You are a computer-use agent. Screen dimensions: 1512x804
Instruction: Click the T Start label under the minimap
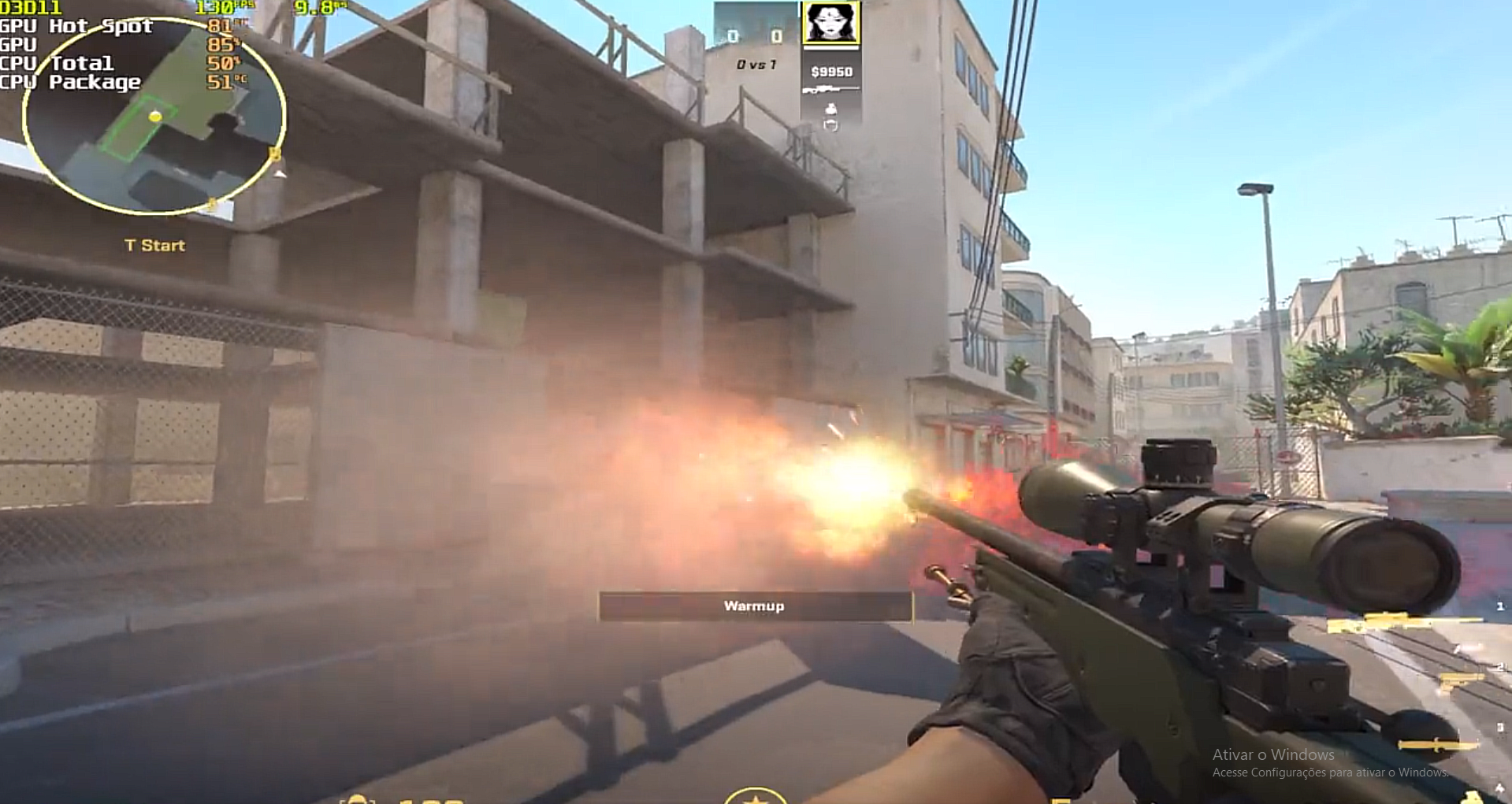coord(155,245)
